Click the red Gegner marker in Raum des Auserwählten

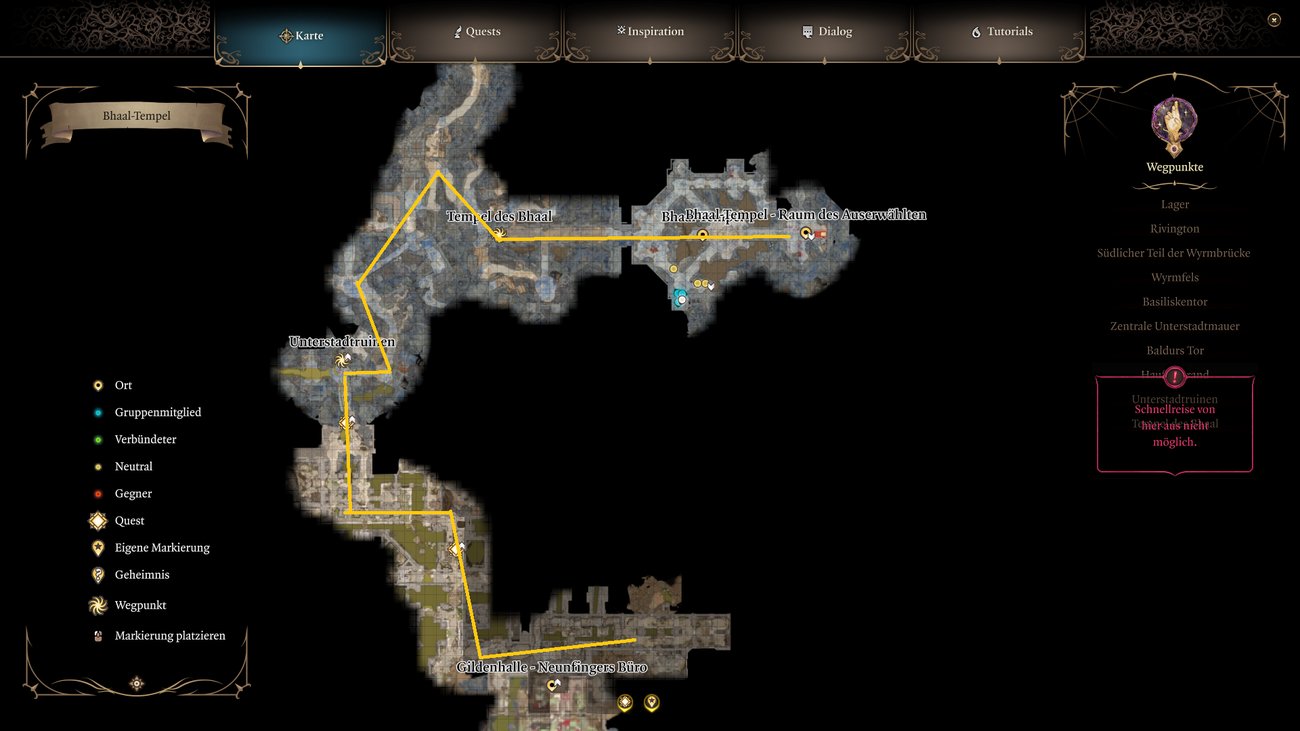821,233
